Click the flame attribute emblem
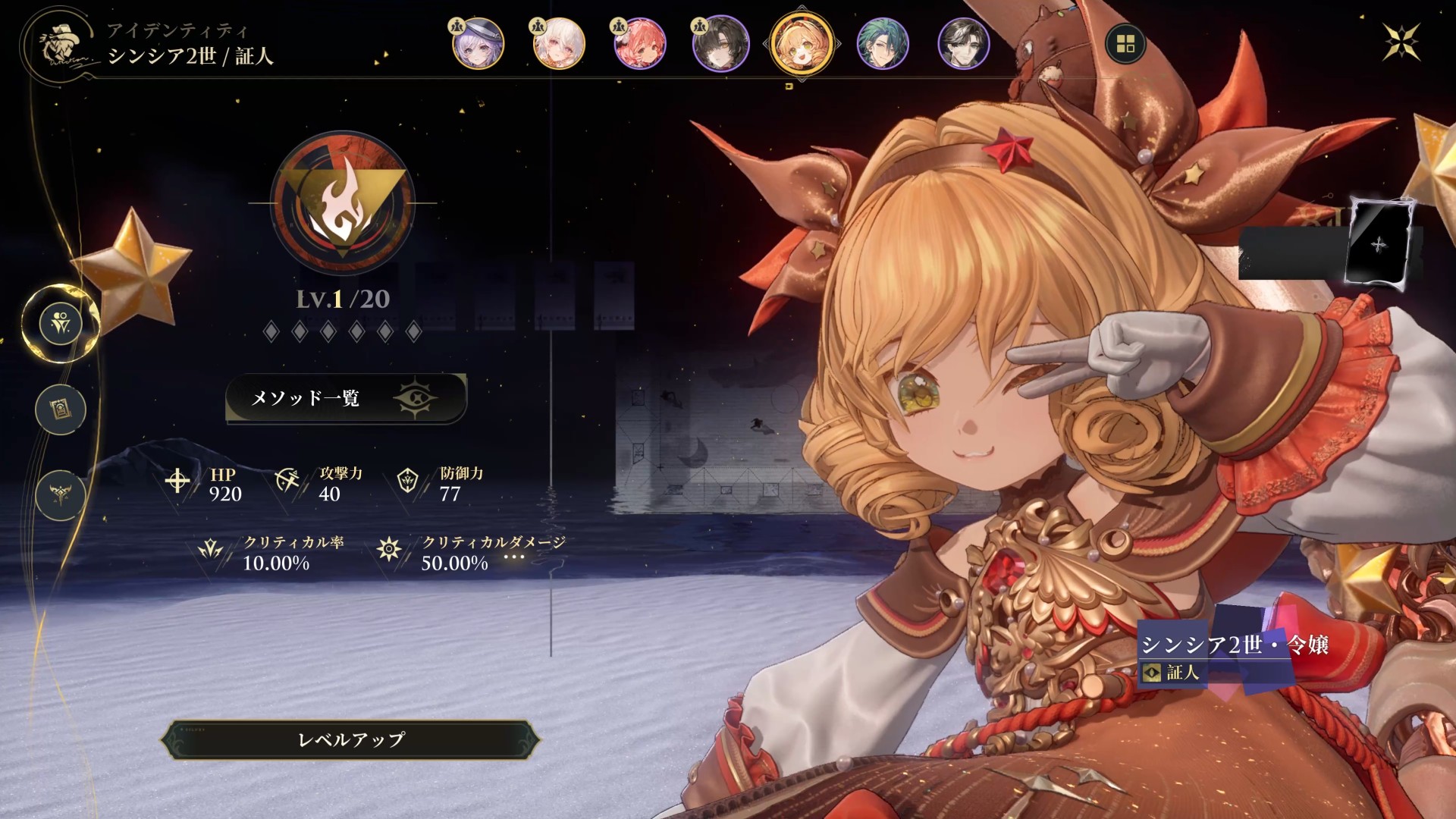 click(343, 203)
